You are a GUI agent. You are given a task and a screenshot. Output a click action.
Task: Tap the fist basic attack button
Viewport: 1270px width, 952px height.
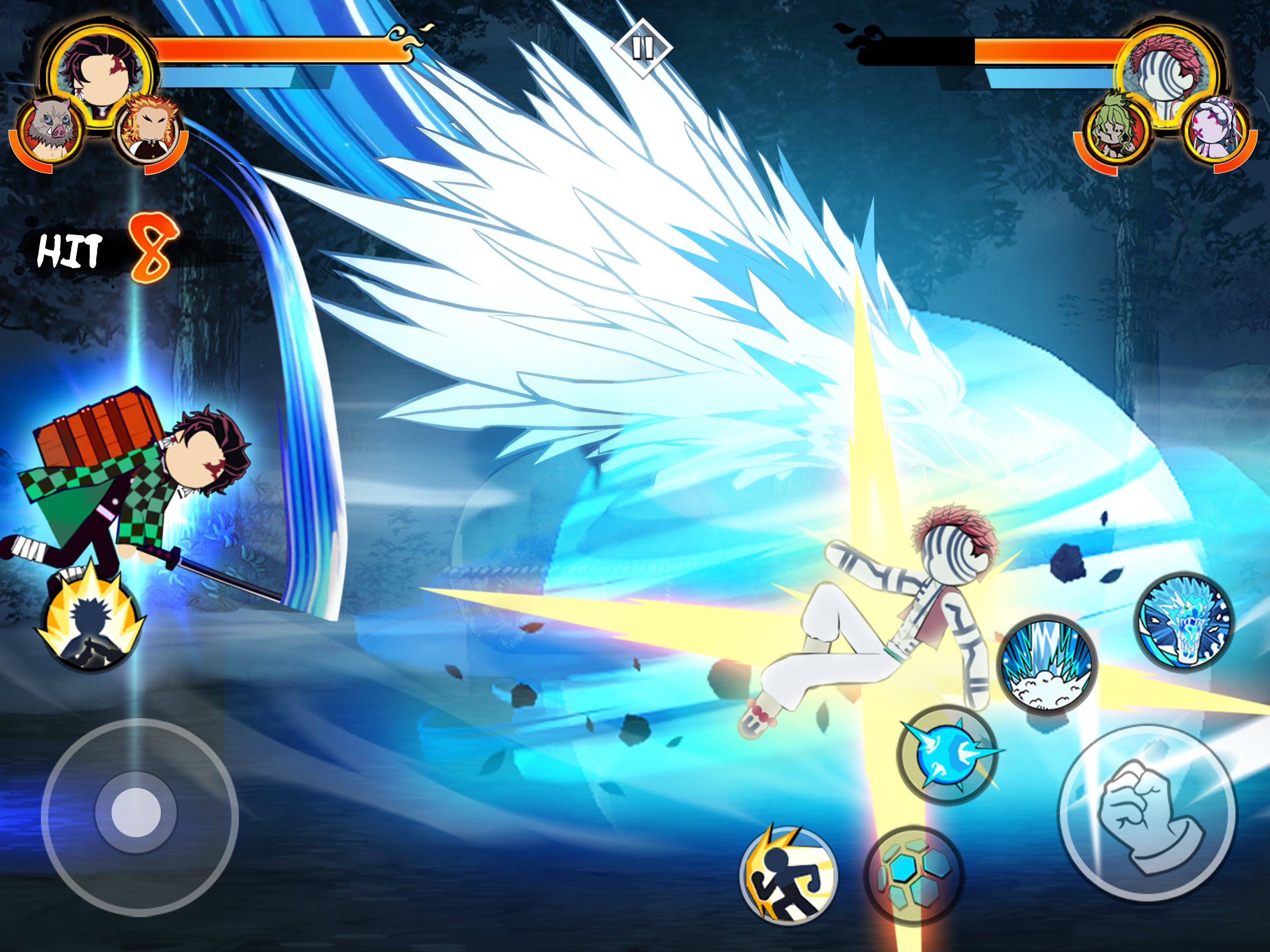(x=1148, y=812)
